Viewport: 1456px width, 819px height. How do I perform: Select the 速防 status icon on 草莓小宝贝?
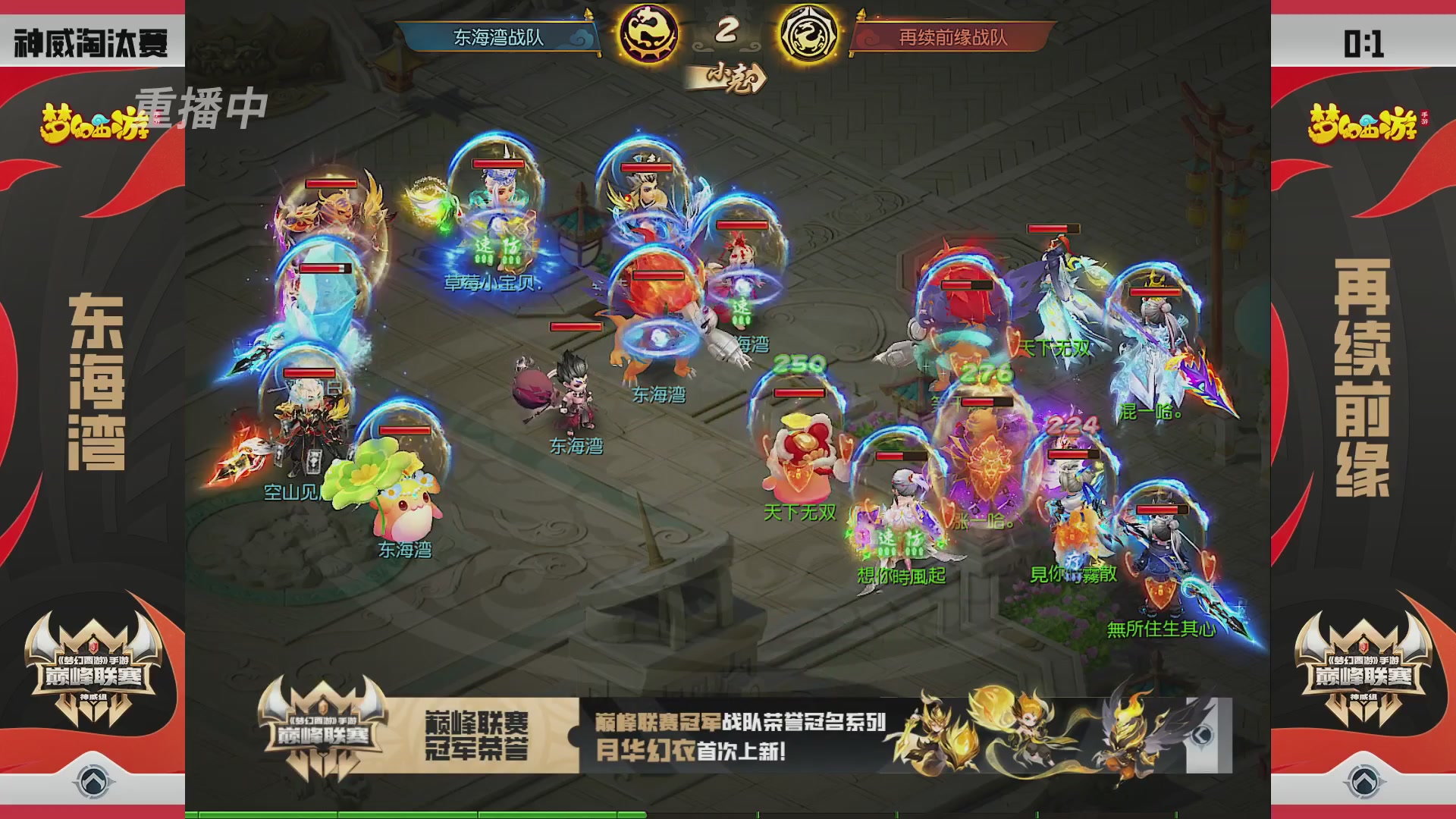pos(497,246)
